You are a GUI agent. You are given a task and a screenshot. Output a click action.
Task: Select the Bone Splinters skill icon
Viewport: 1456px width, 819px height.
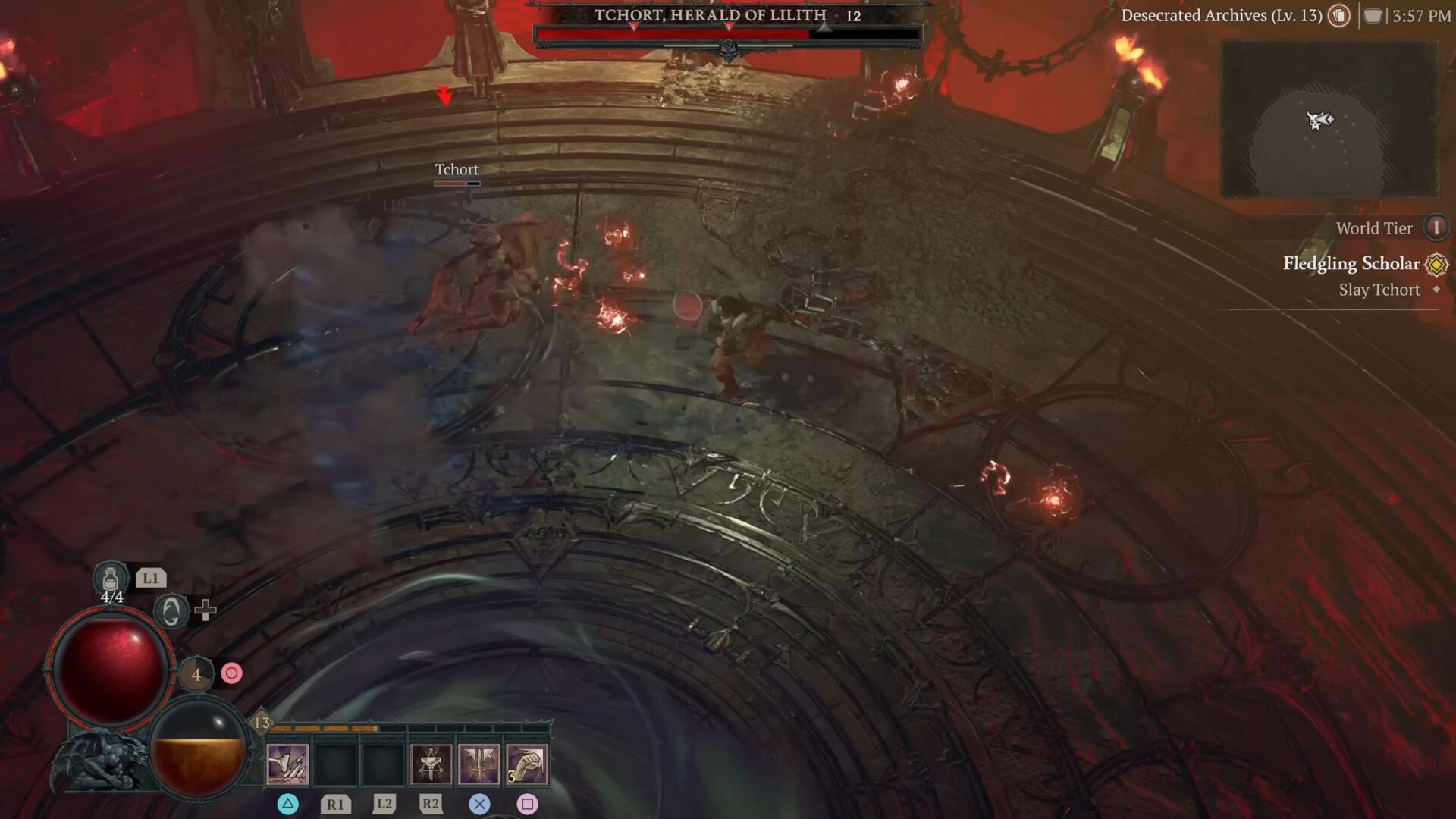[288, 762]
